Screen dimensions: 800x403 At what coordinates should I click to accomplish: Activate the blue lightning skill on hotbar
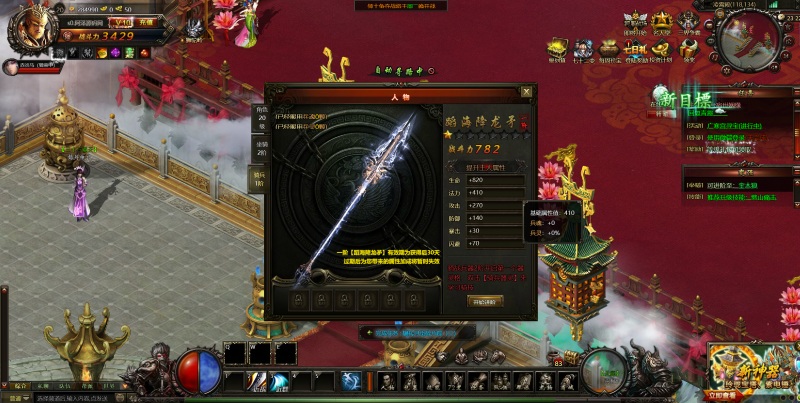[351, 380]
